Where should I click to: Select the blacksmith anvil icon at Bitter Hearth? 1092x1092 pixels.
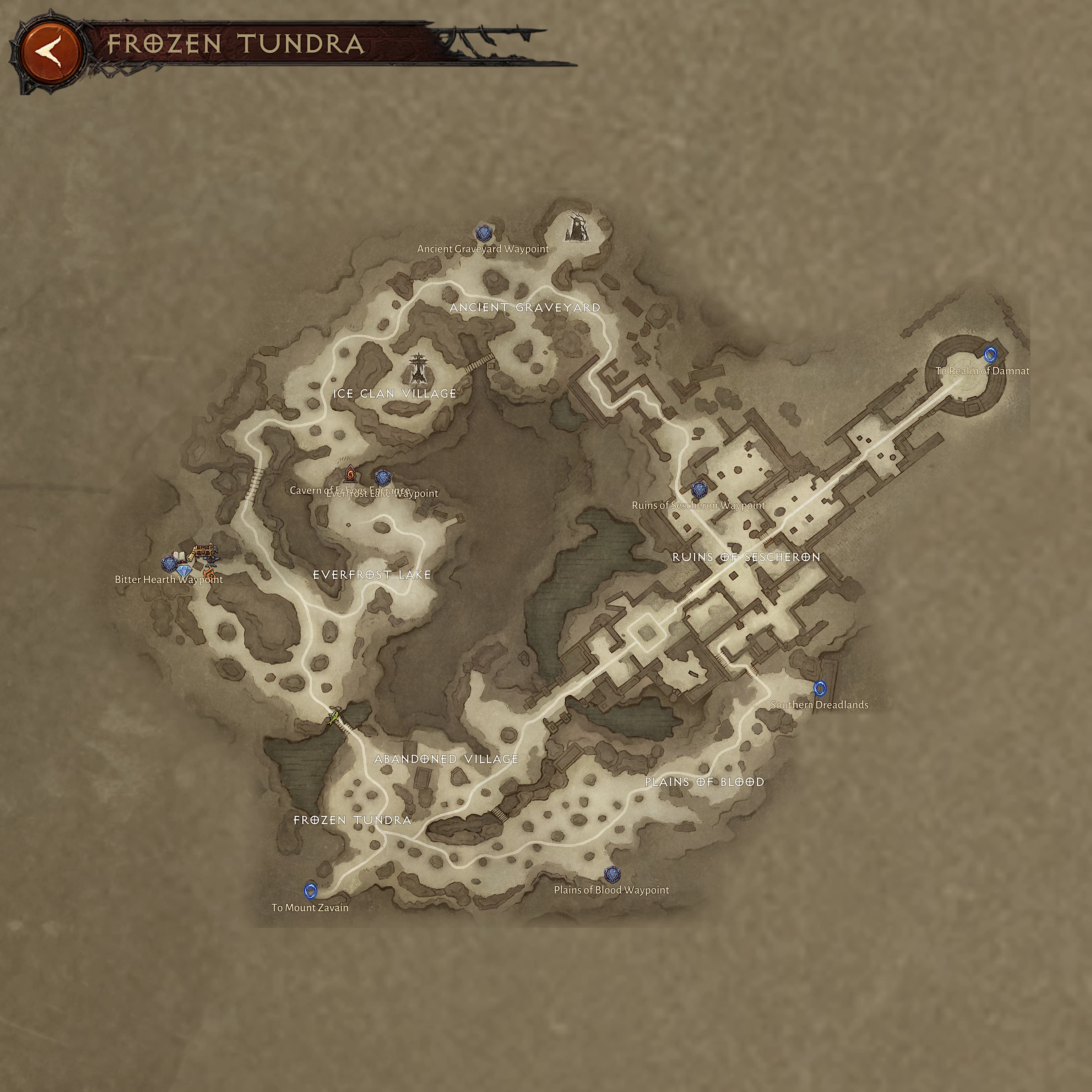coord(212,561)
